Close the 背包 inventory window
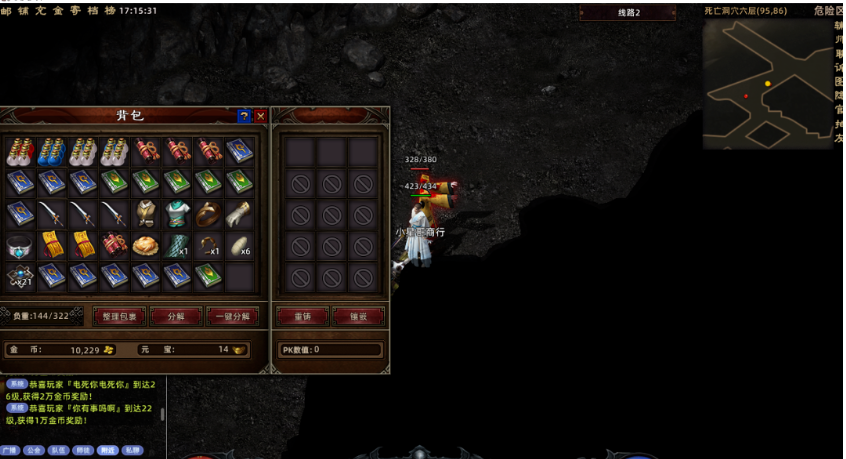This screenshot has width=846, height=459. pyautogui.click(x=261, y=116)
